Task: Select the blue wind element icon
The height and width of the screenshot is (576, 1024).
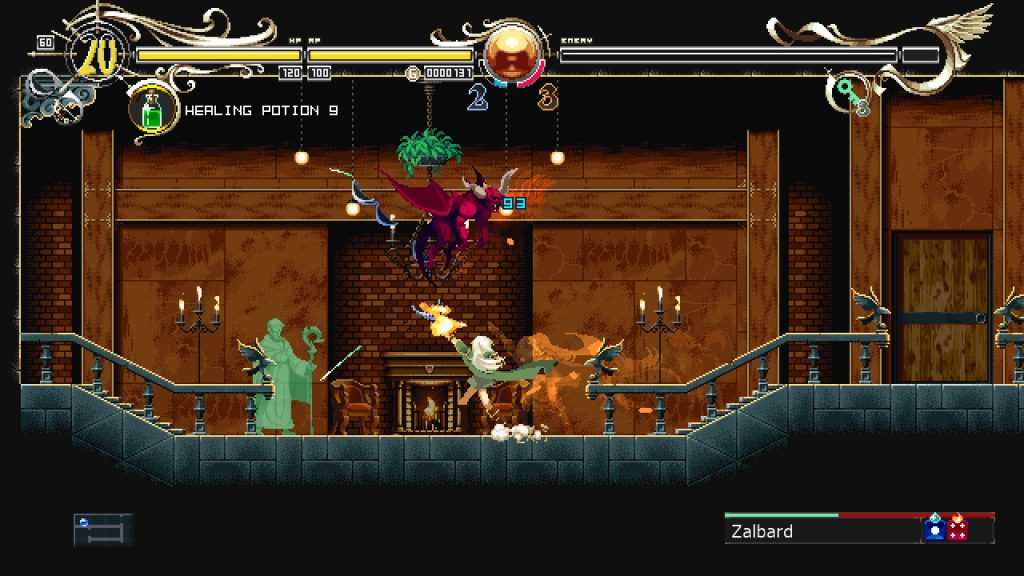Action: coord(934,528)
